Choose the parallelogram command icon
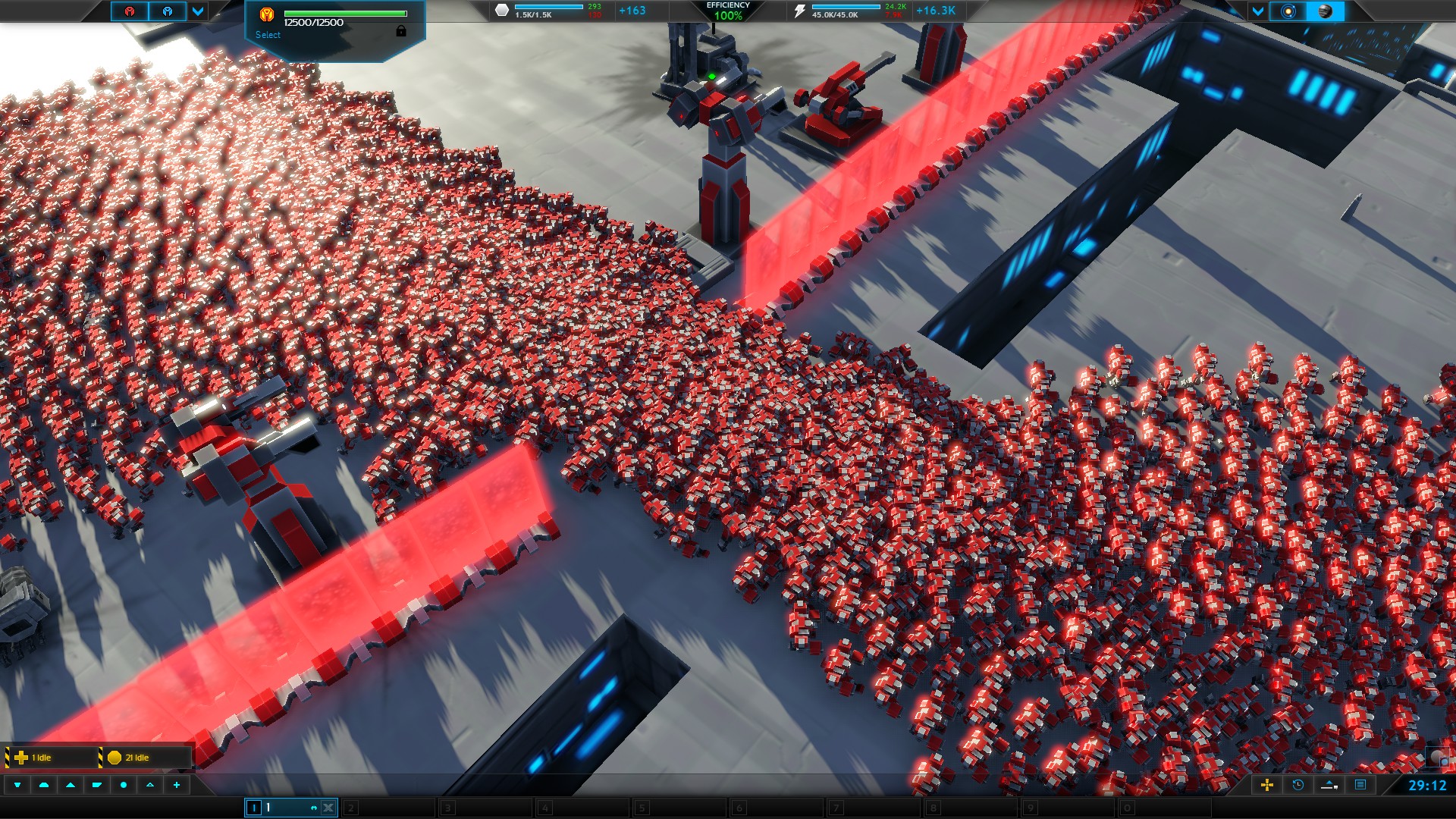This screenshot has width=1456, height=819. (x=97, y=785)
